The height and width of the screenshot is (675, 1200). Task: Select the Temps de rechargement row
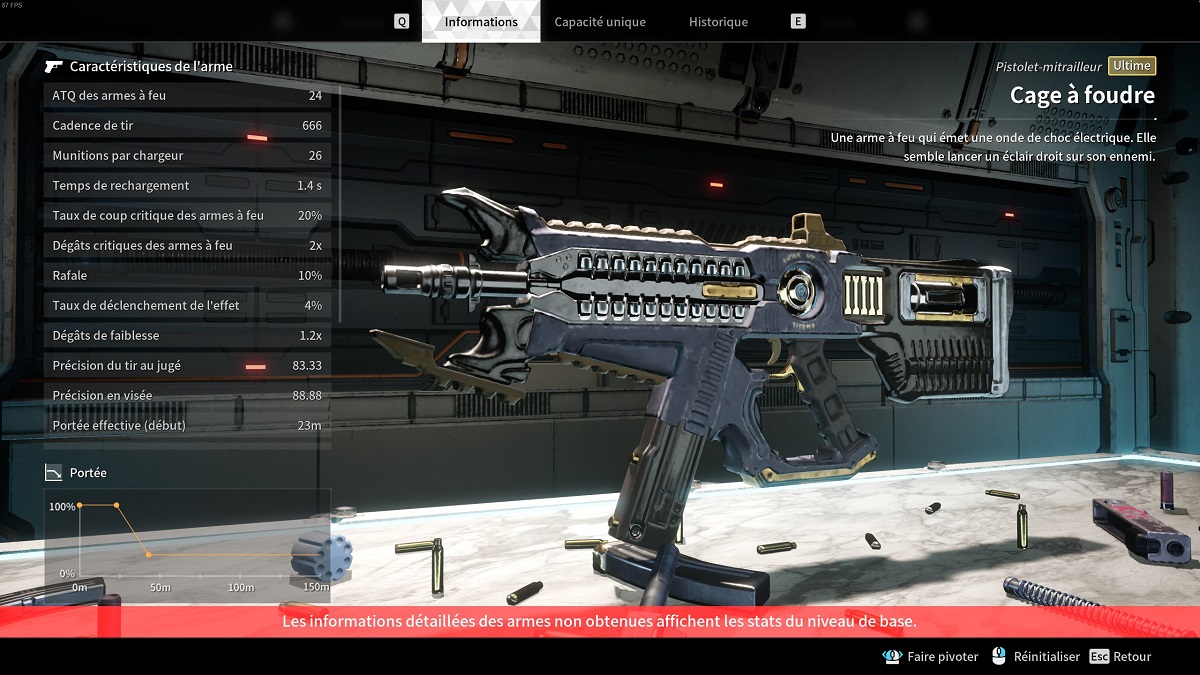187,186
